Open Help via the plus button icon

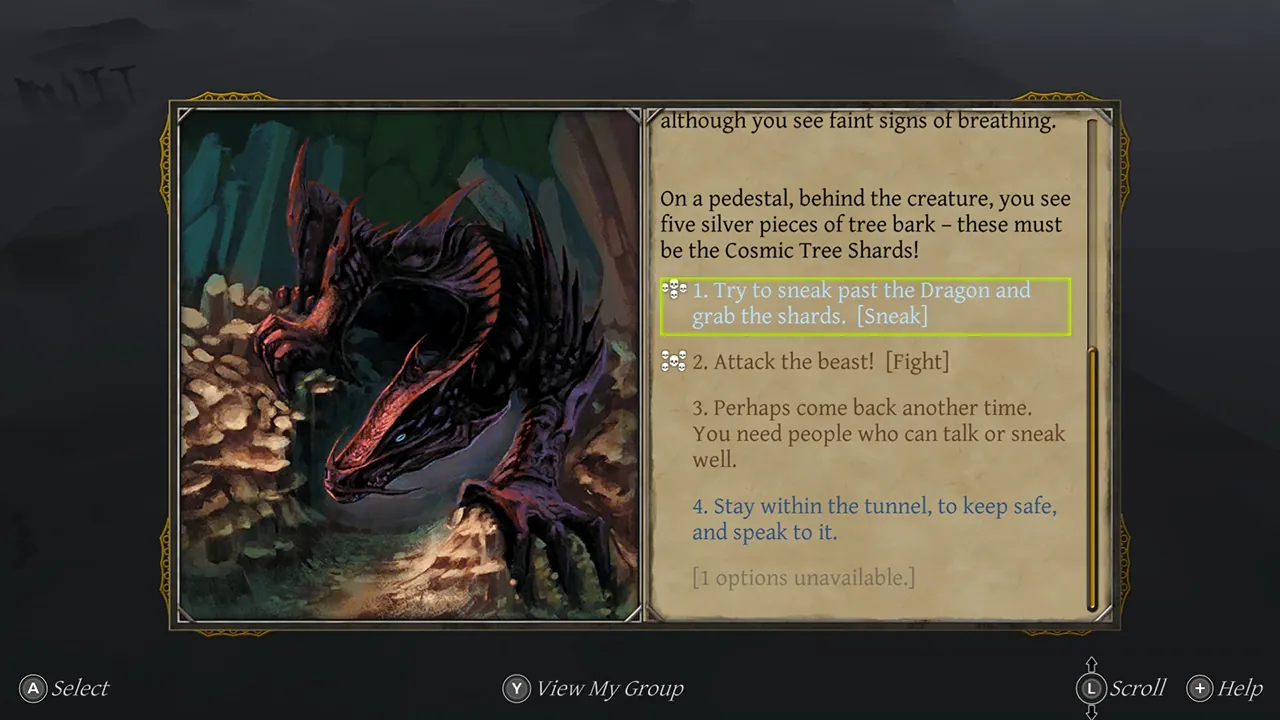coord(1199,688)
